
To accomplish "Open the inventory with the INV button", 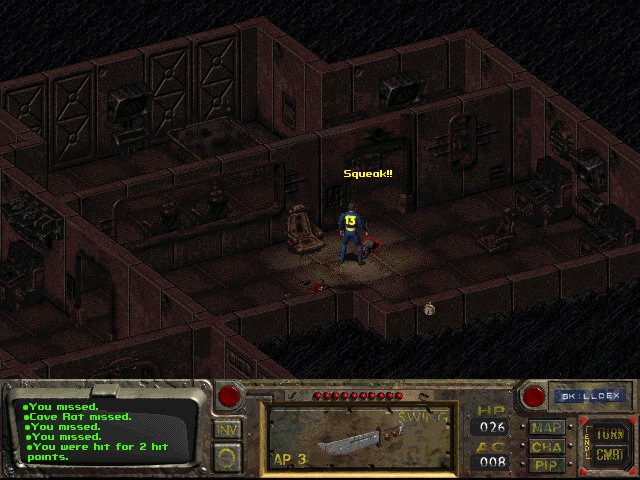I will (228, 430).
